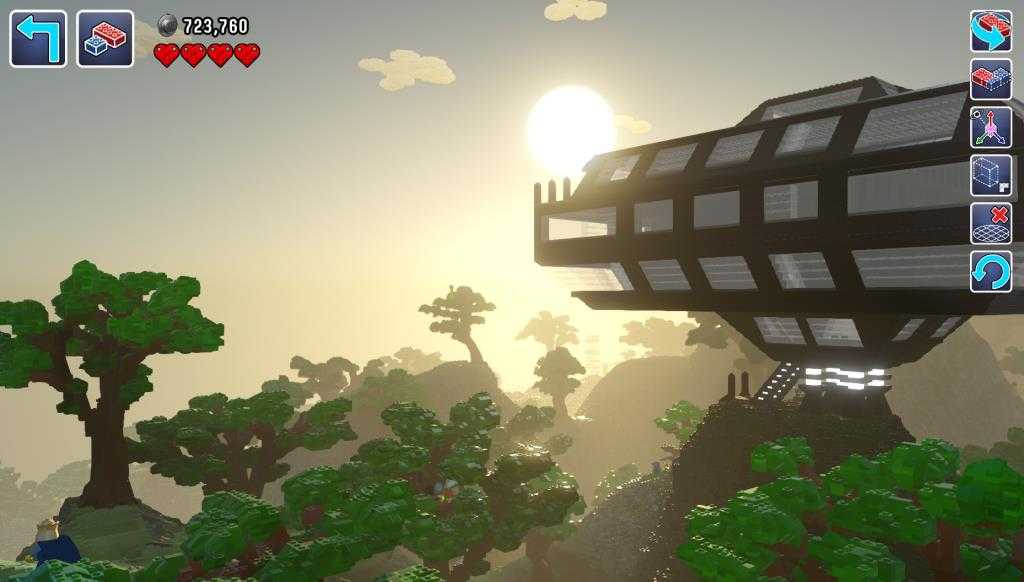1024x582 pixels.
Task: Click the blue back arrow button
Action: coord(38,39)
